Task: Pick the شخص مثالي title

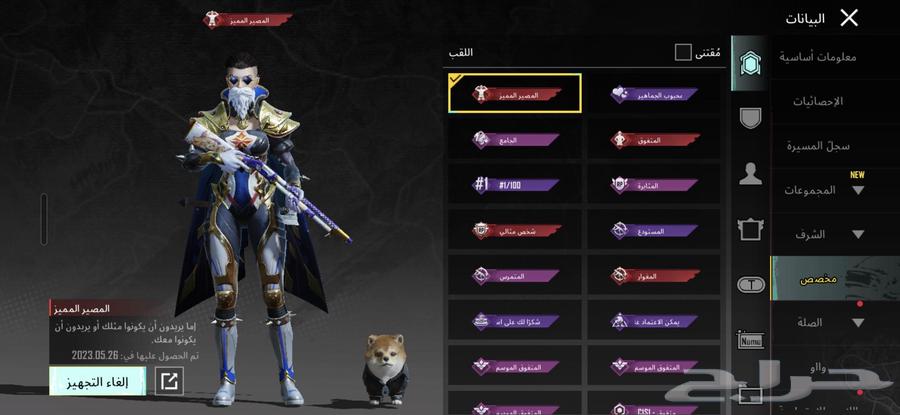Action: (515, 230)
